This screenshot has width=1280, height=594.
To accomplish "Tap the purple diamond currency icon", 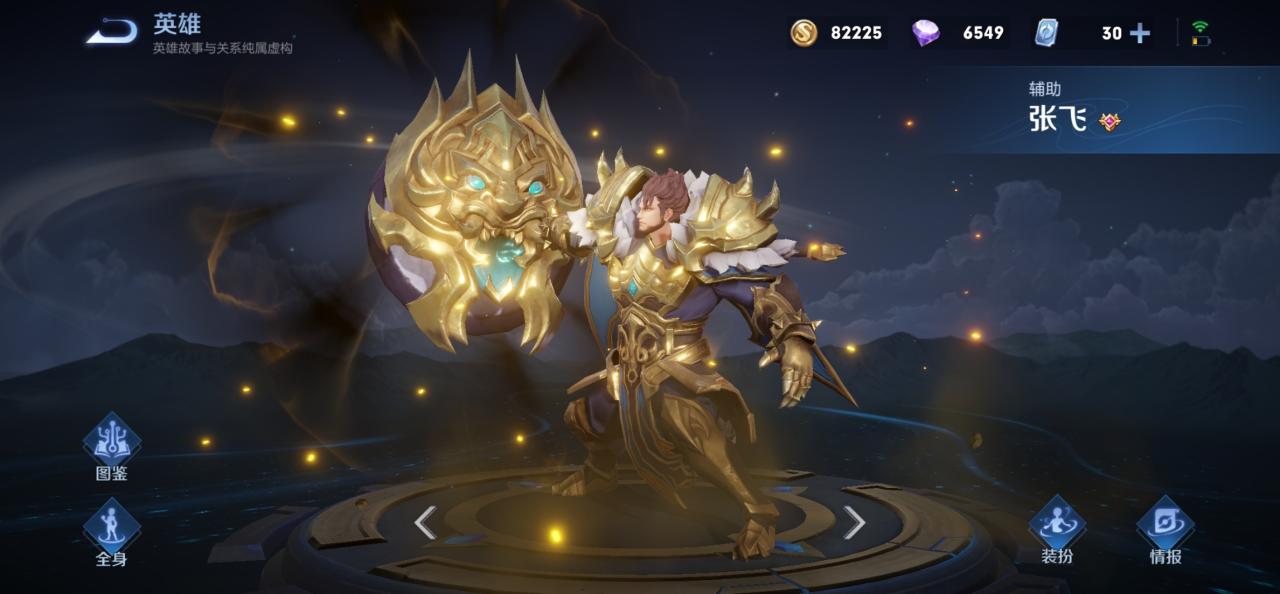I will click(x=926, y=33).
